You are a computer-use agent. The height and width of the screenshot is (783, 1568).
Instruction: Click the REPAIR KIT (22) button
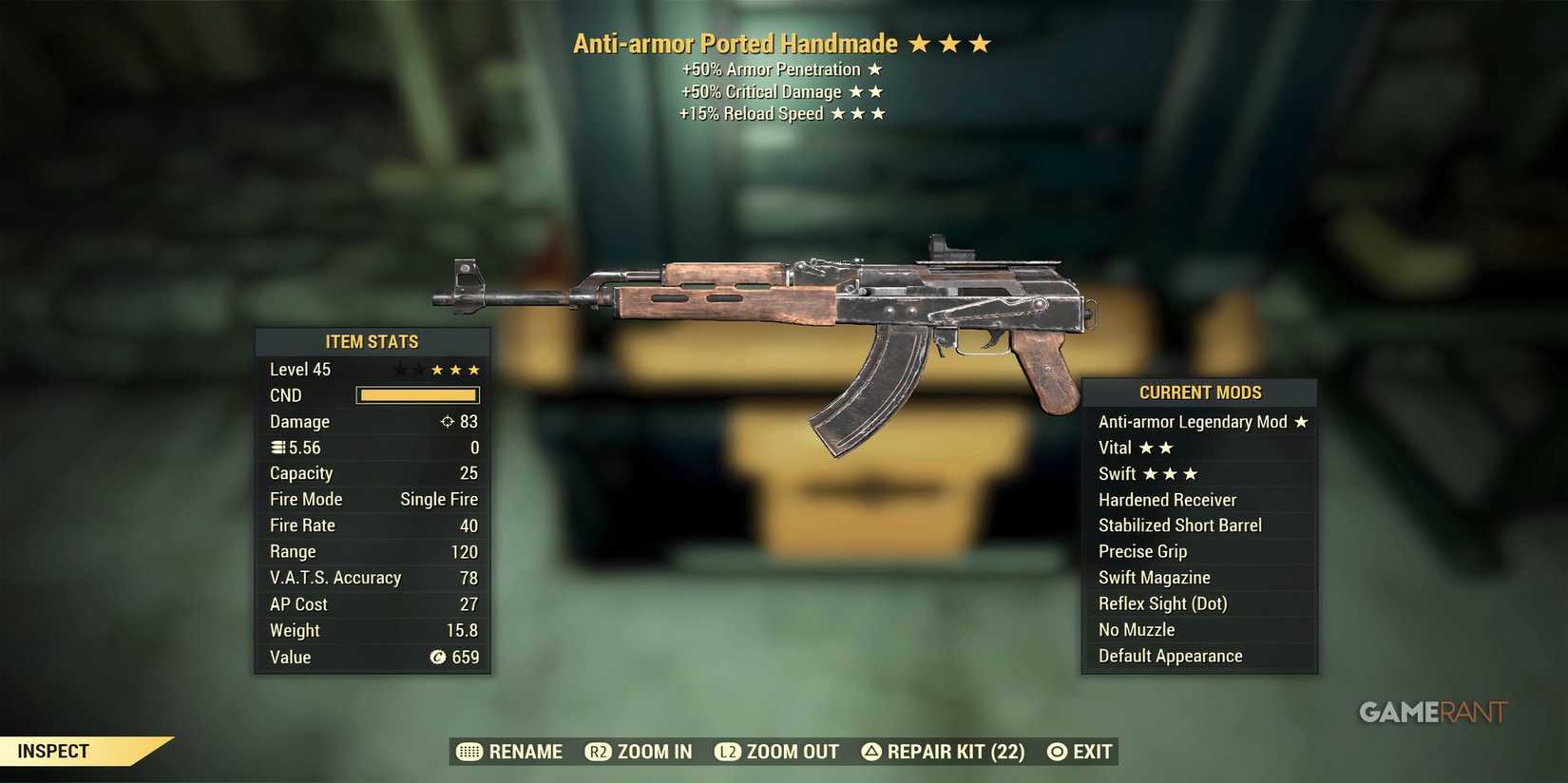coord(955,751)
